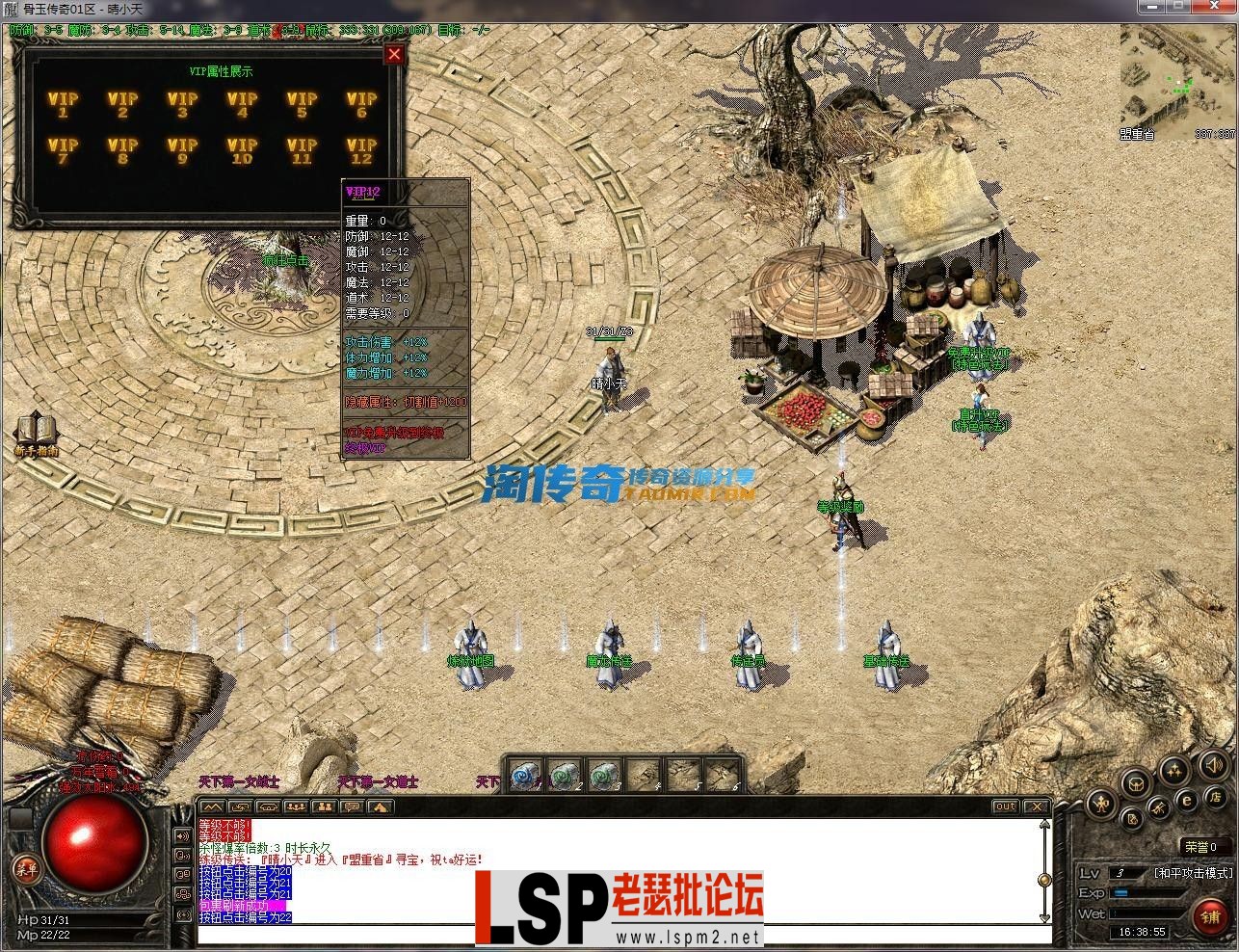Screen dimensions: 1239x952
Task: Open the 店 shop icon at bottom right
Action: coord(1217,799)
